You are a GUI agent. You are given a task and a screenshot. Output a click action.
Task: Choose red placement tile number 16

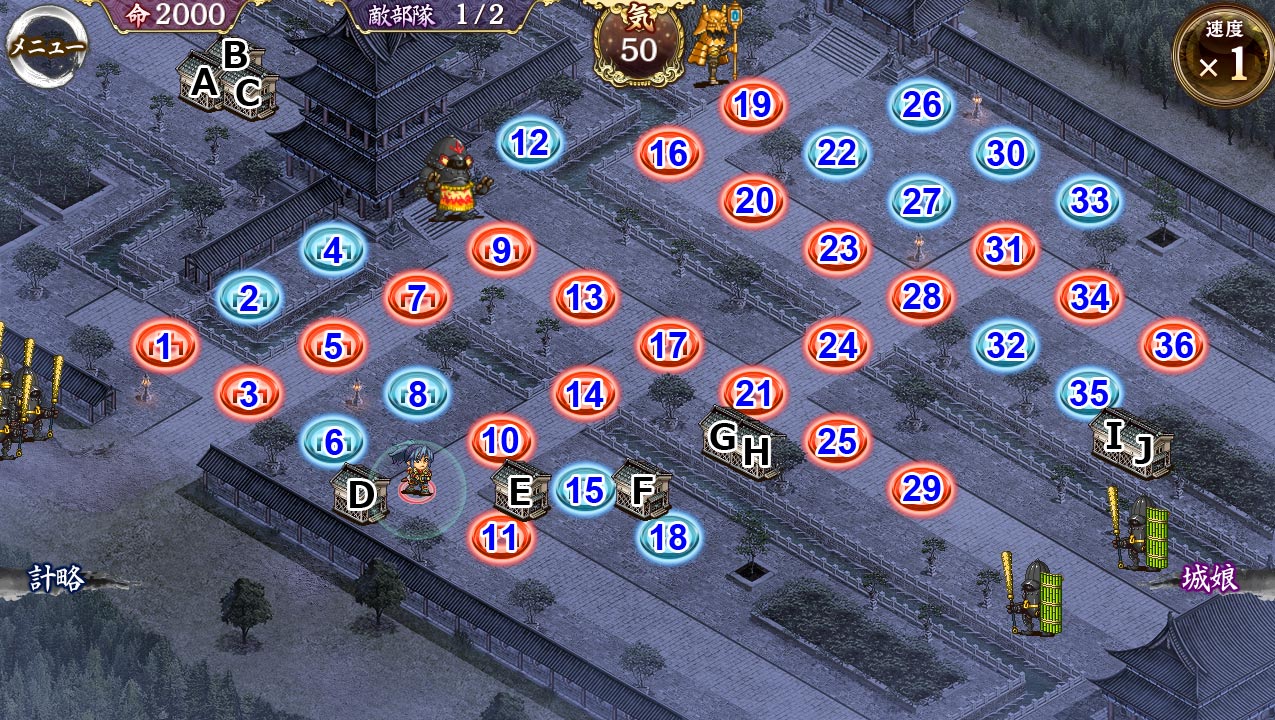(x=669, y=154)
